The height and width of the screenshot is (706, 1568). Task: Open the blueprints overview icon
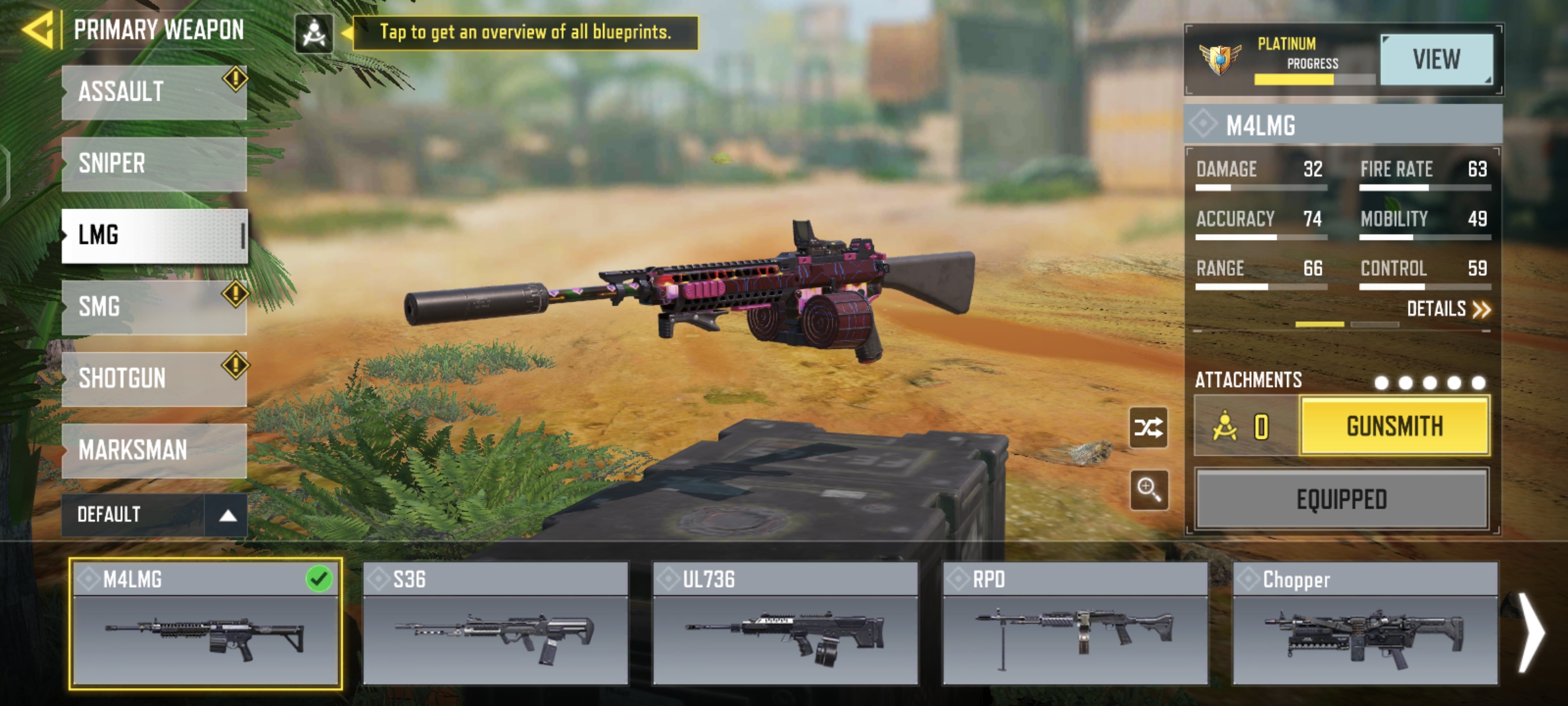(314, 33)
